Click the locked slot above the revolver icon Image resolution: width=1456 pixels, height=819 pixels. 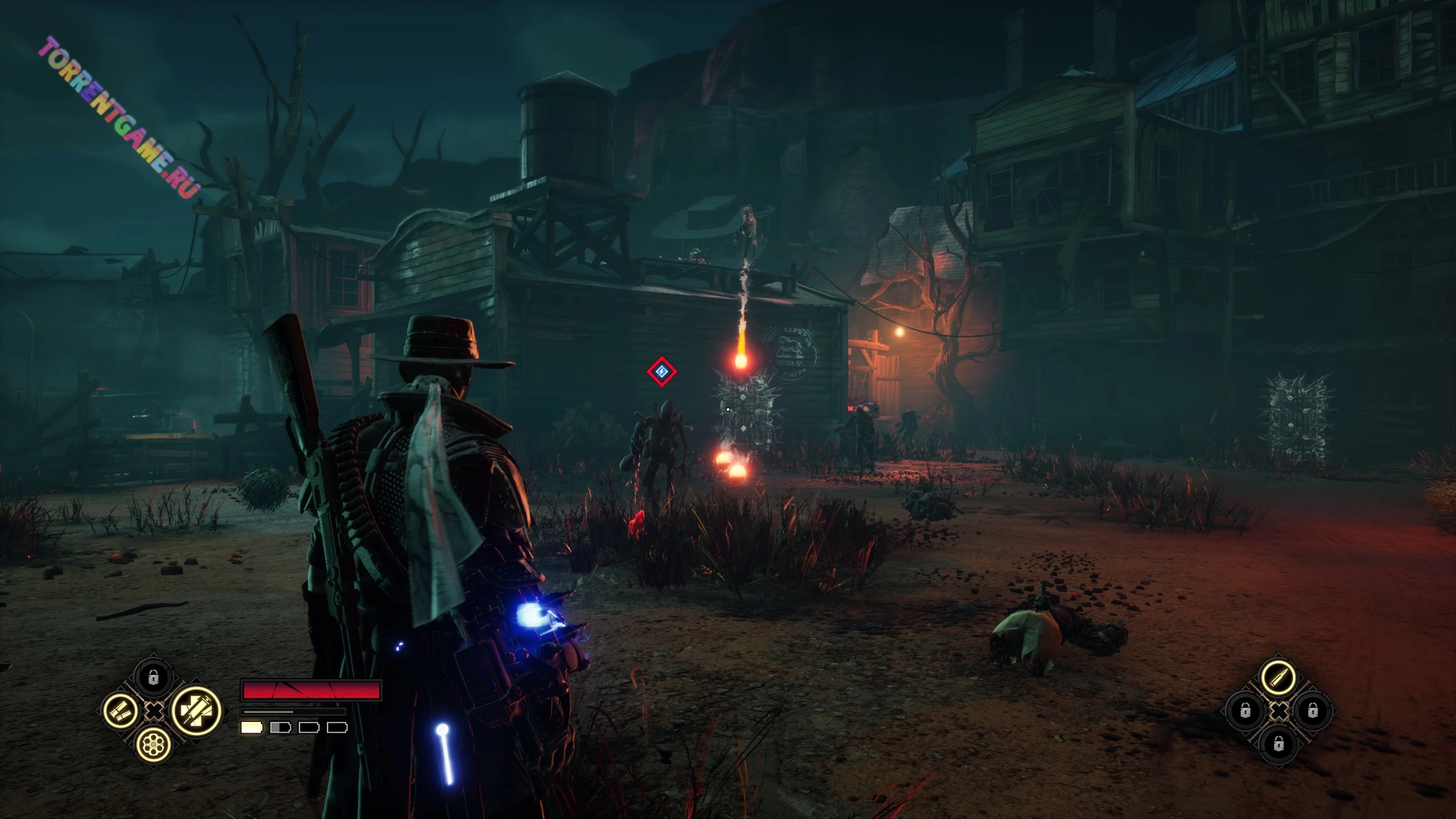153,677
